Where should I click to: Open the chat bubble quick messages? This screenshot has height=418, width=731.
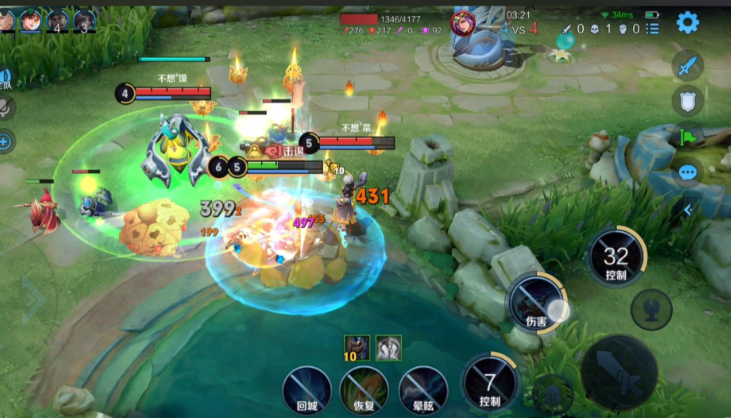click(687, 172)
